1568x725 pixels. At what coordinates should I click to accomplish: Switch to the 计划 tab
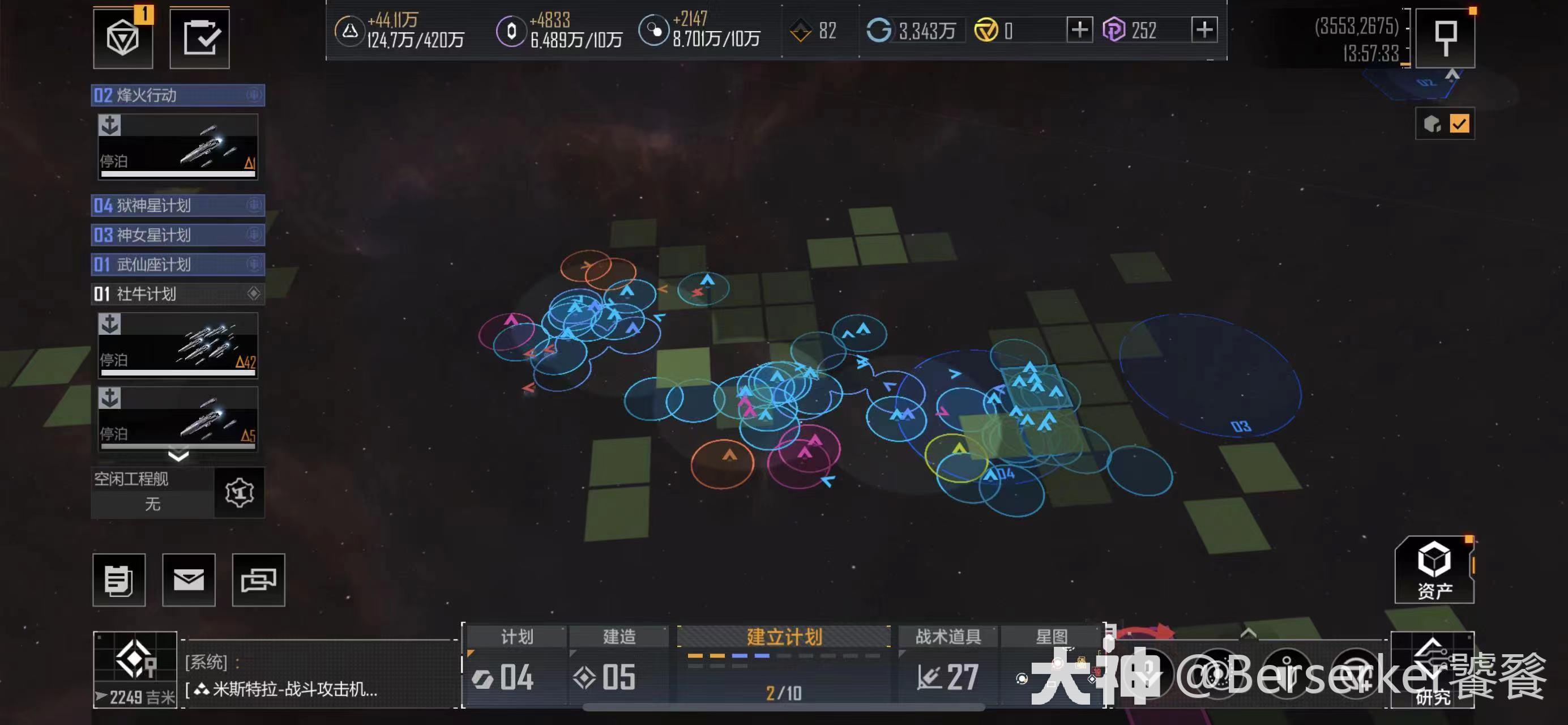(x=516, y=637)
